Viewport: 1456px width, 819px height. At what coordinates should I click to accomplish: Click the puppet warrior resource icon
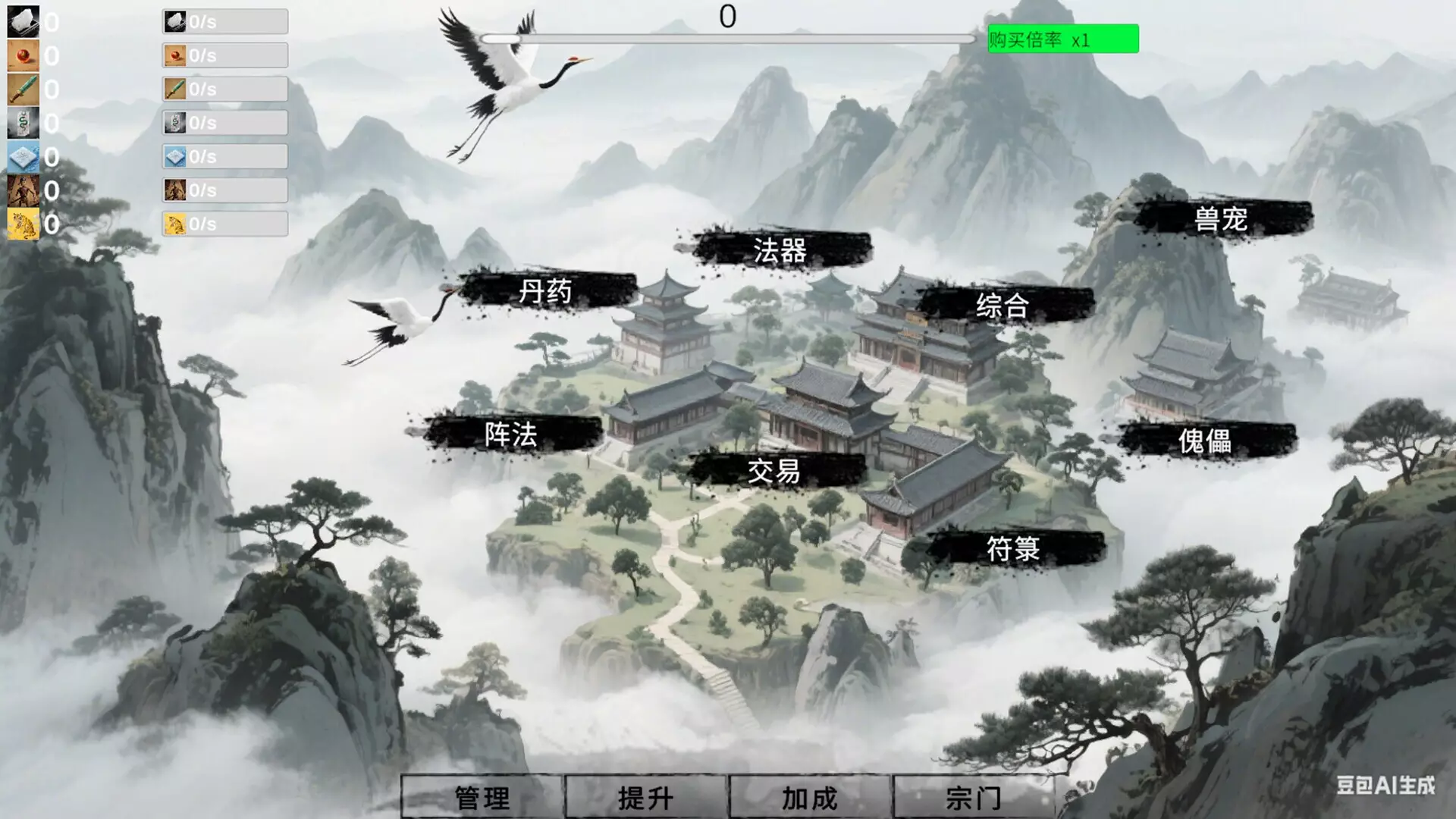23,190
